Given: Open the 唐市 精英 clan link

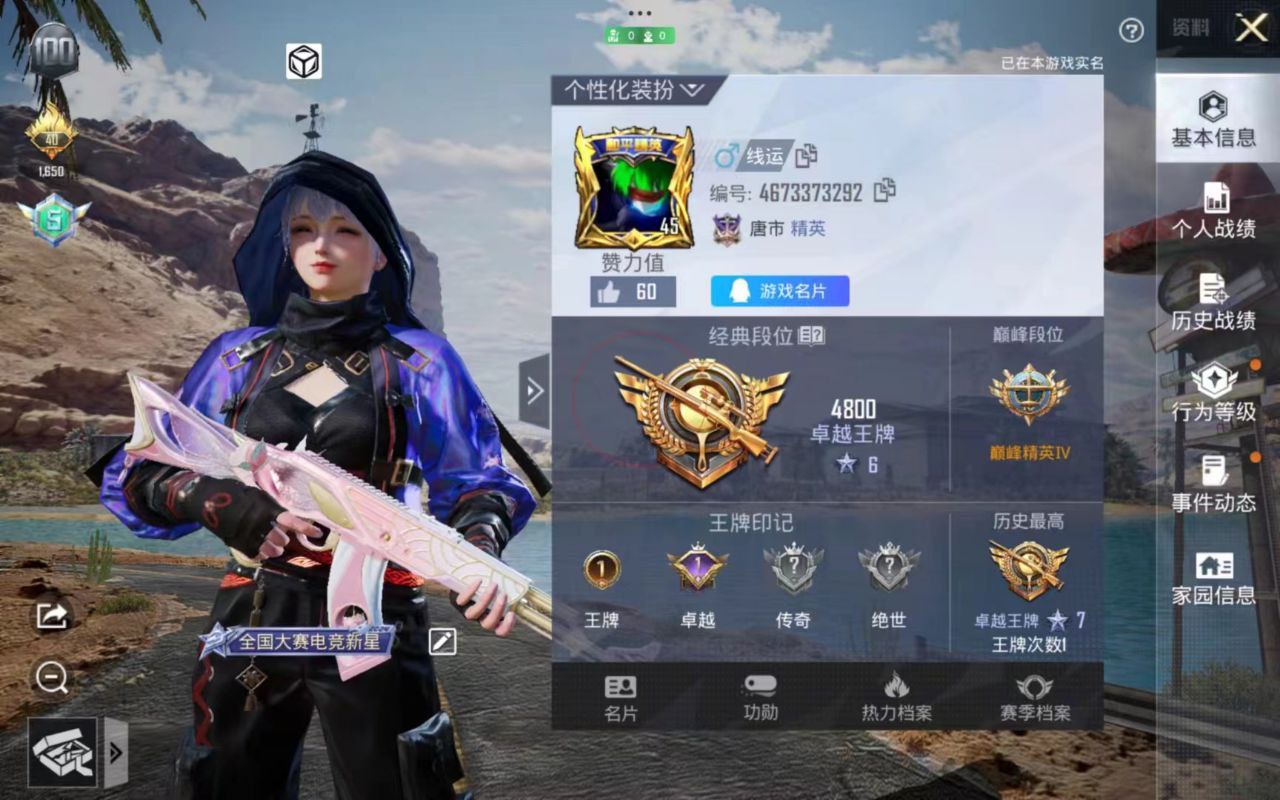Looking at the screenshot, I should click(x=770, y=226).
